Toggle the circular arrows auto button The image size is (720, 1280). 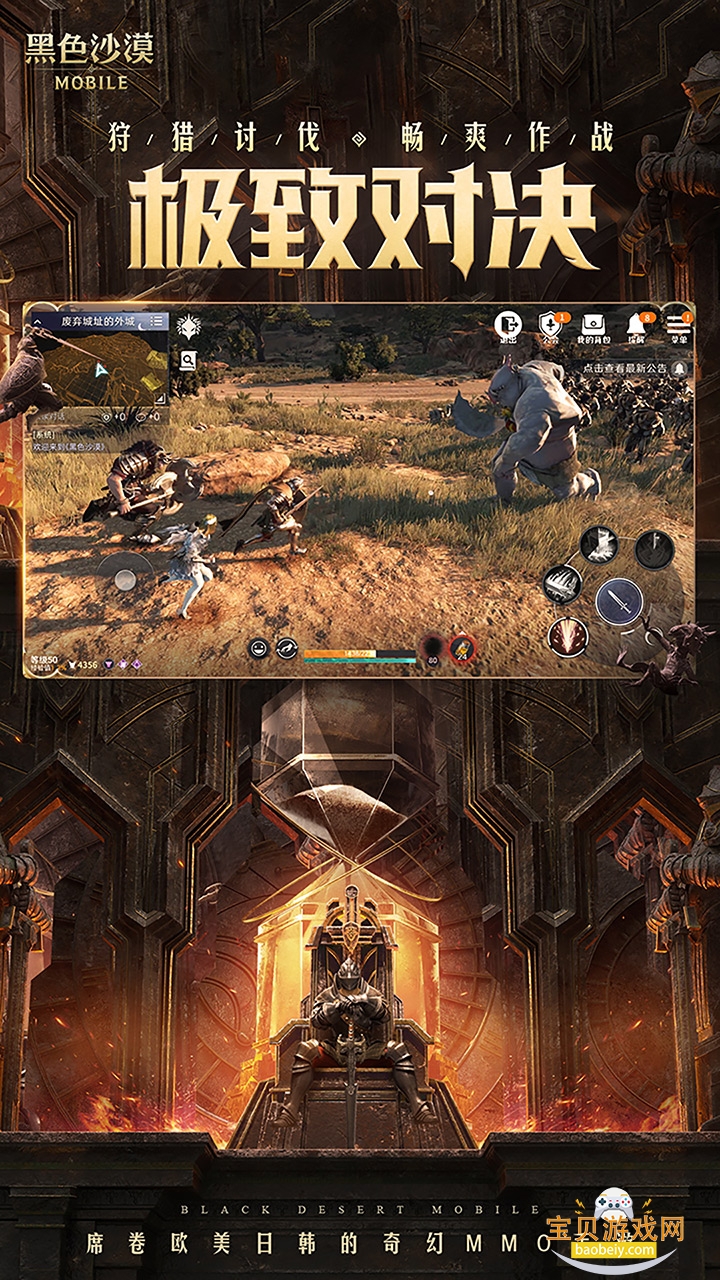click(x=287, y=648)
